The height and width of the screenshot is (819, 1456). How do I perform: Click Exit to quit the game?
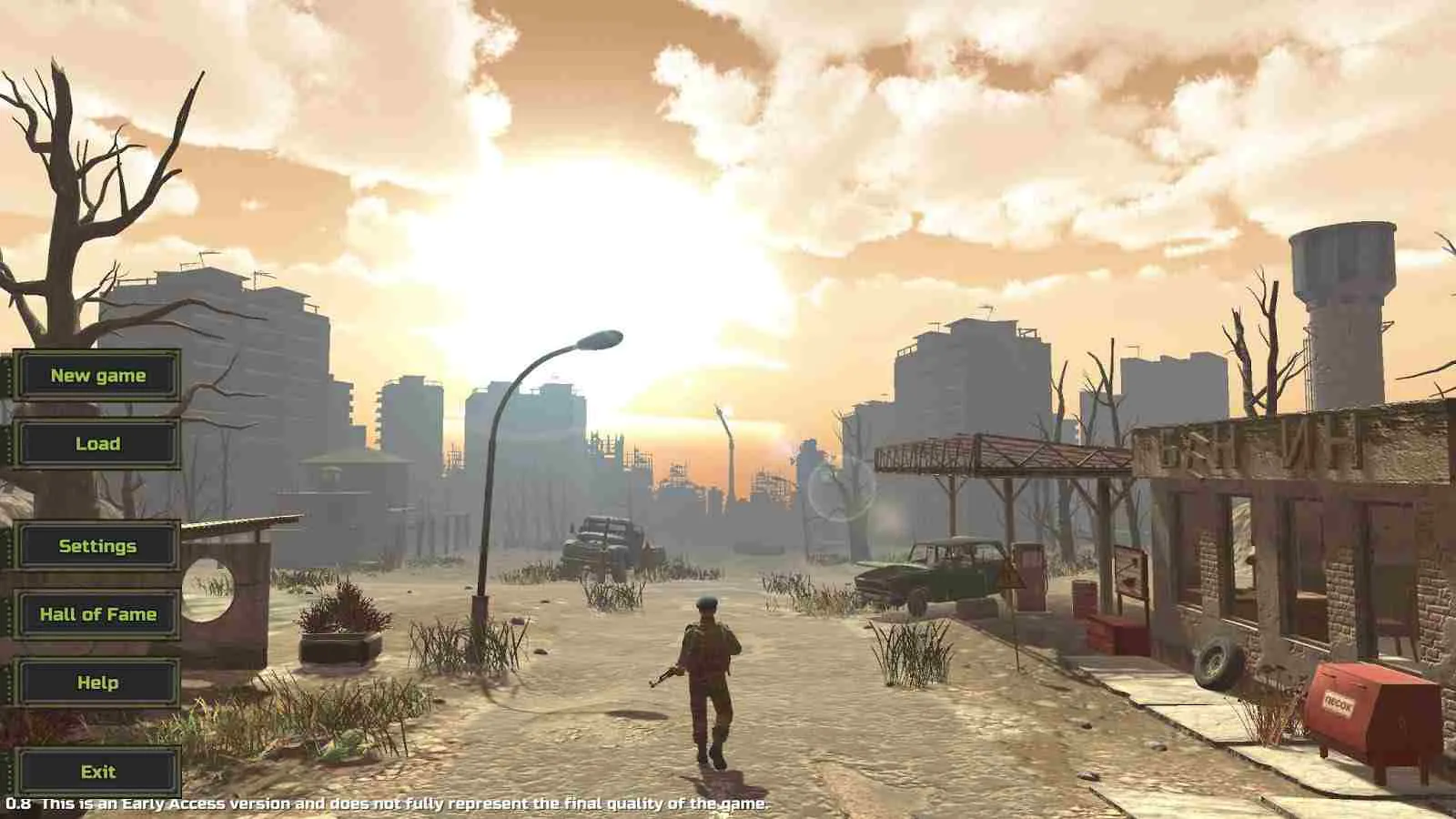97,772
